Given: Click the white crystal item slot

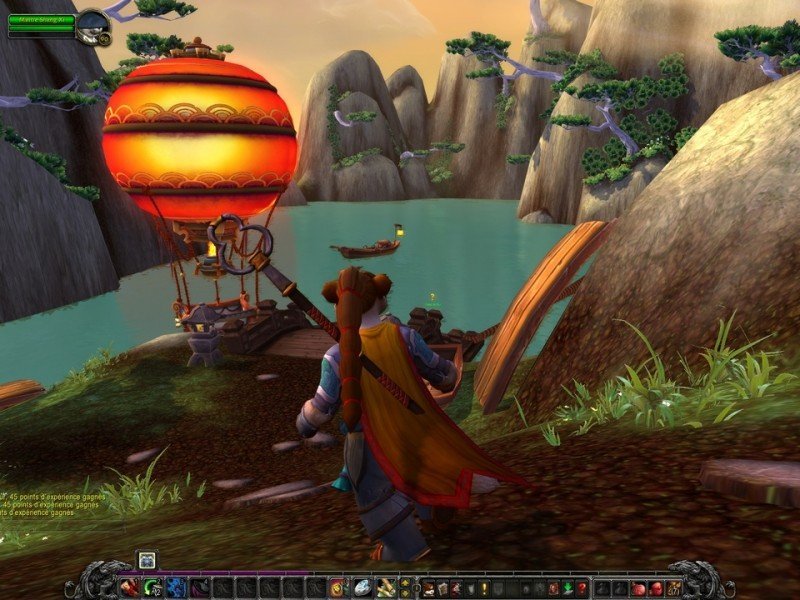Looking at the screenshot, I should [x=360, y=588].
